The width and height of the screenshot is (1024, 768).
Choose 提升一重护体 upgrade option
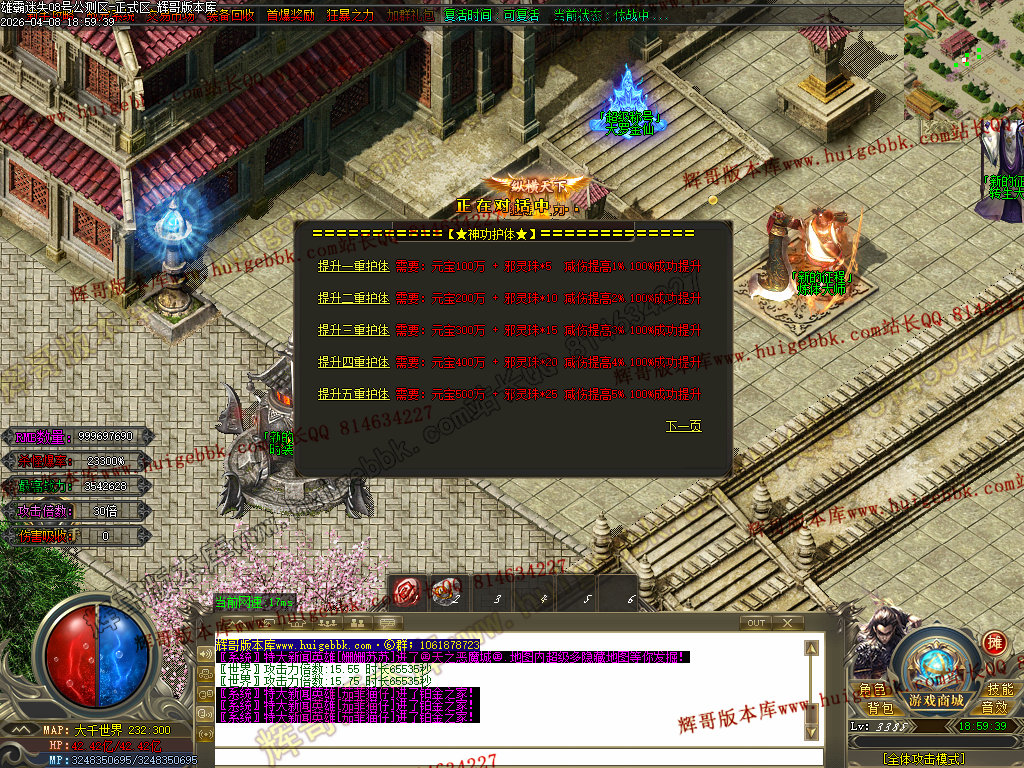tap(353, 267)
